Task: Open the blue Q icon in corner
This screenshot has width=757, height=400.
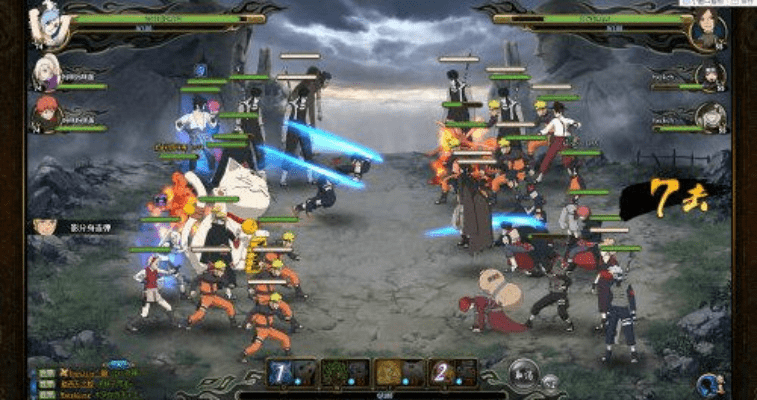Action: click(x=709, y=382)
